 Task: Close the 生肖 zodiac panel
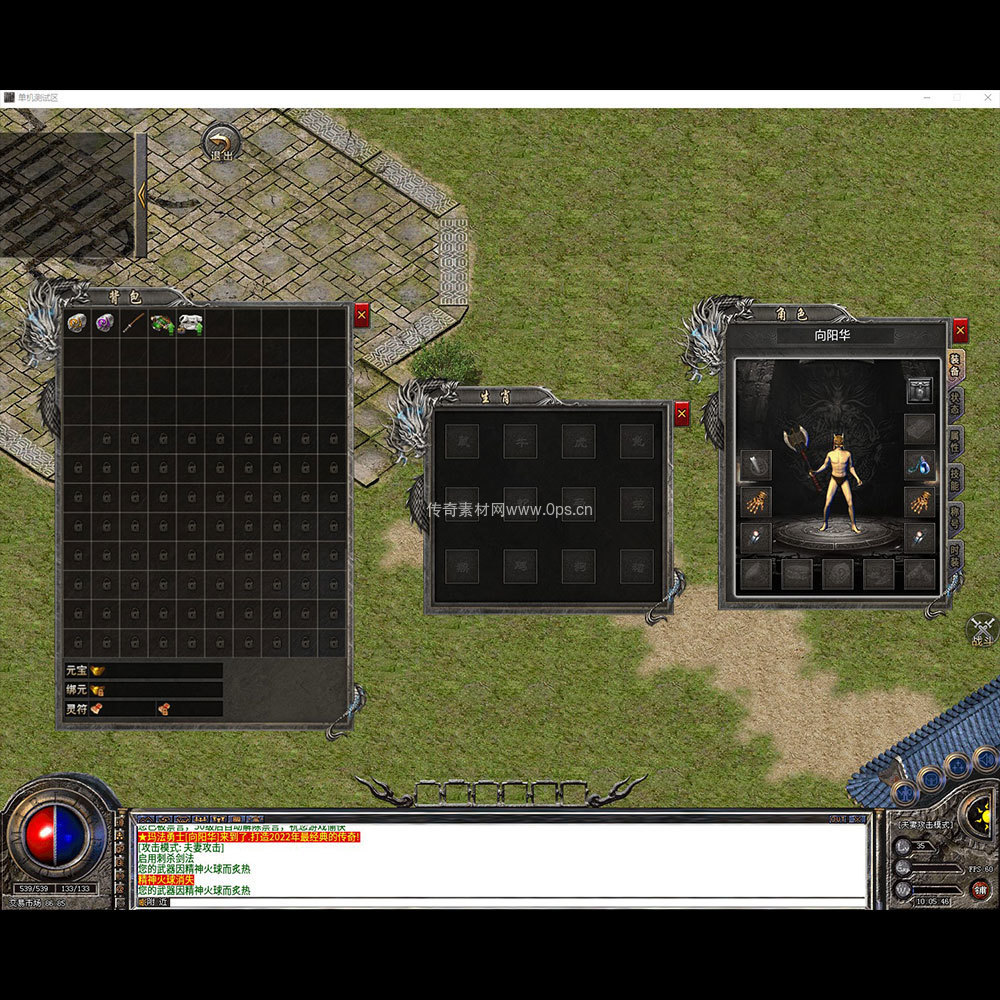pos(682,414)
